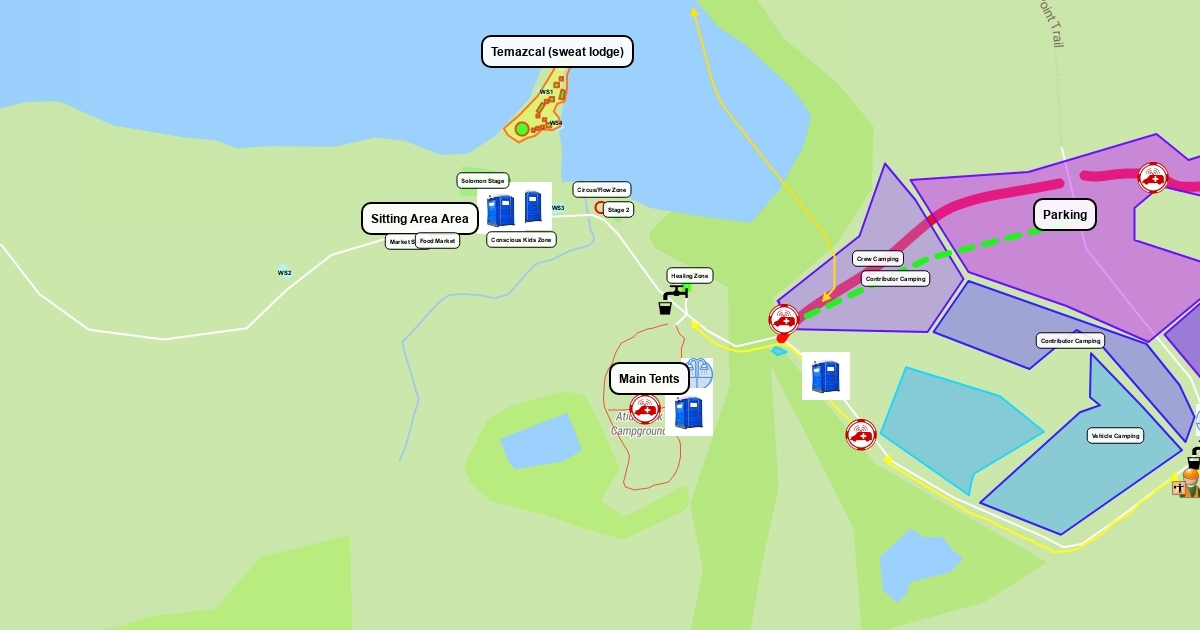Click the green circle marker on the peninsula
The height and width of the screenshot is (630, 1200).
[522, 129]
